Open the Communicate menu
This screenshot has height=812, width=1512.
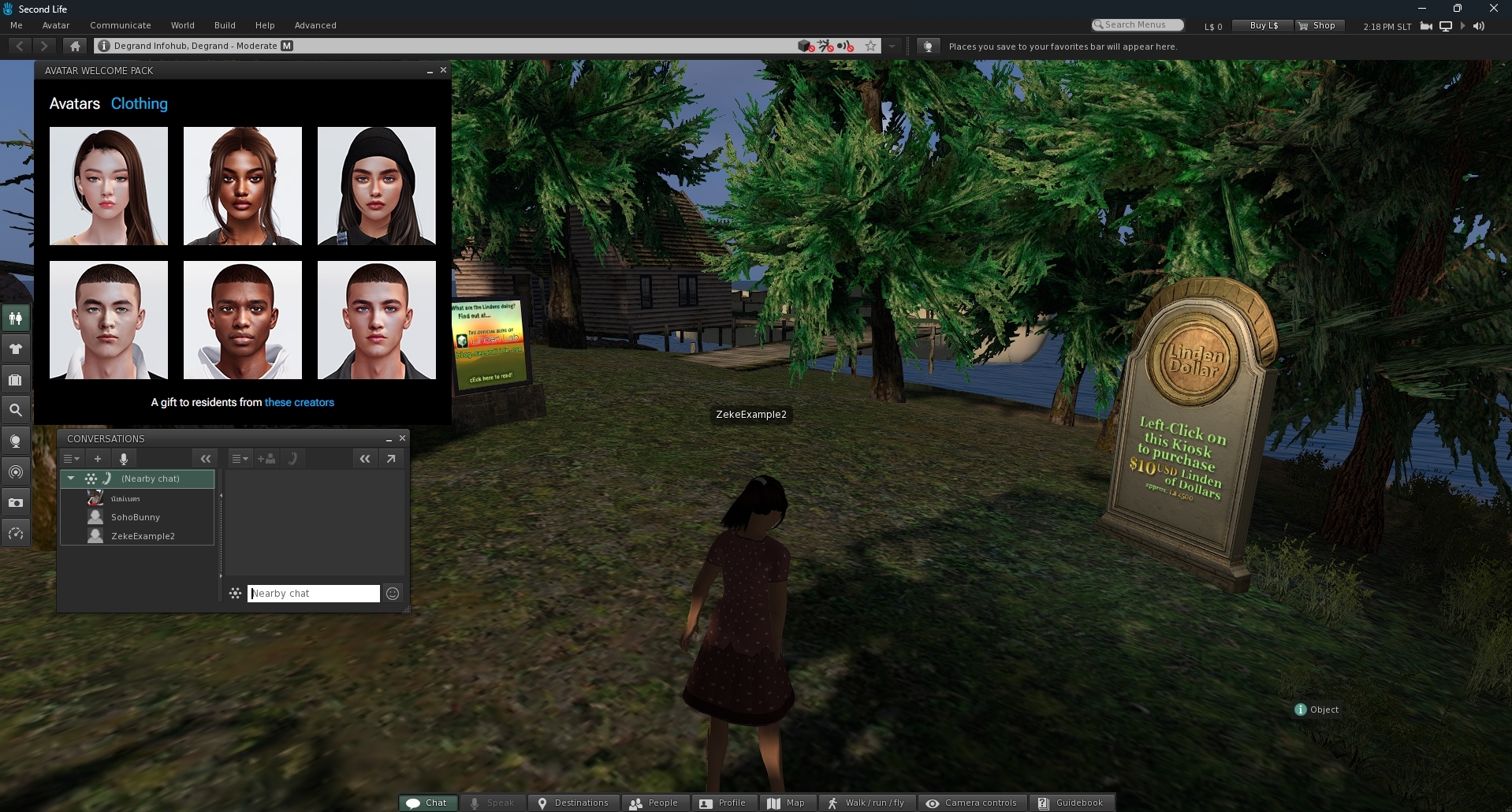[120, 25]
